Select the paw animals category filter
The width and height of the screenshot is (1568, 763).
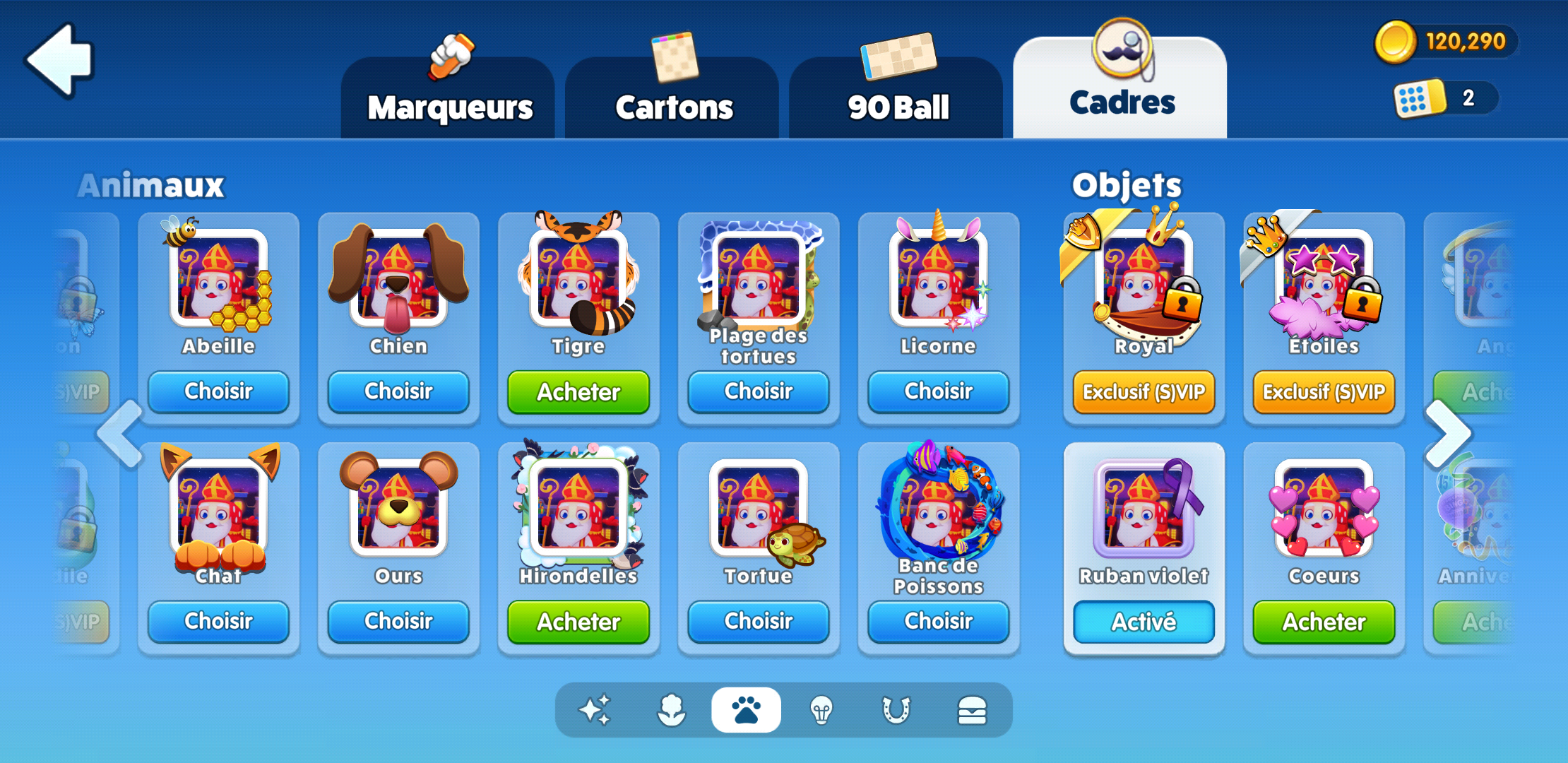[x=747, y=710]
